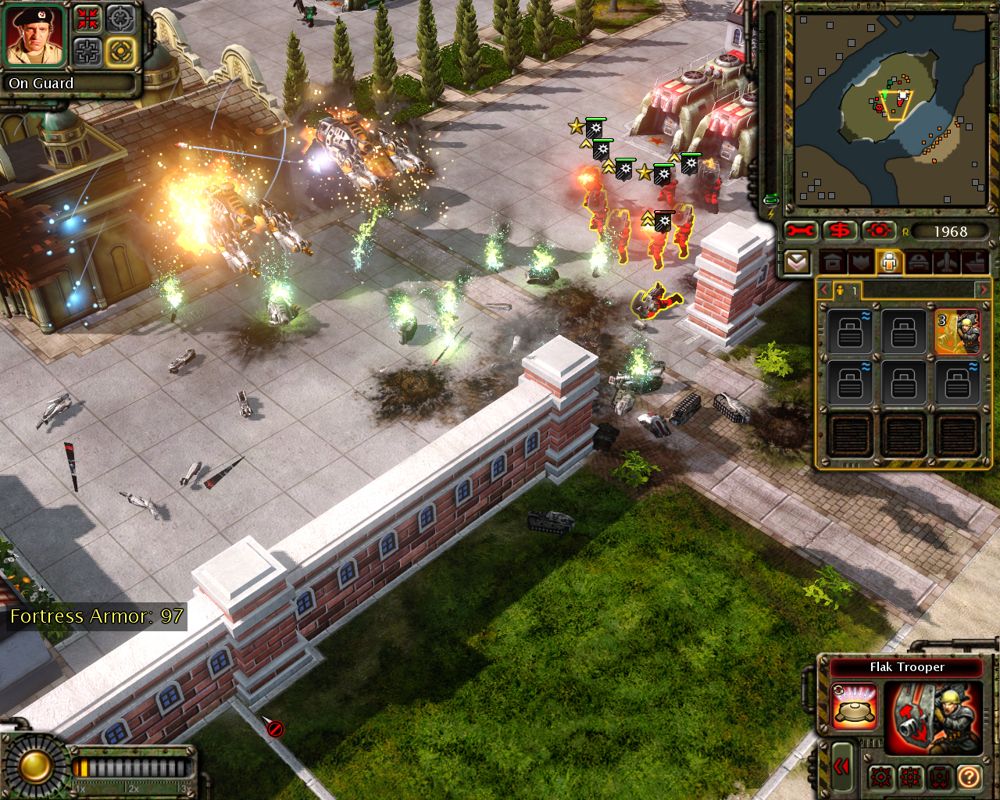Activate the red wrench repair button

click(x=800, y=231)
